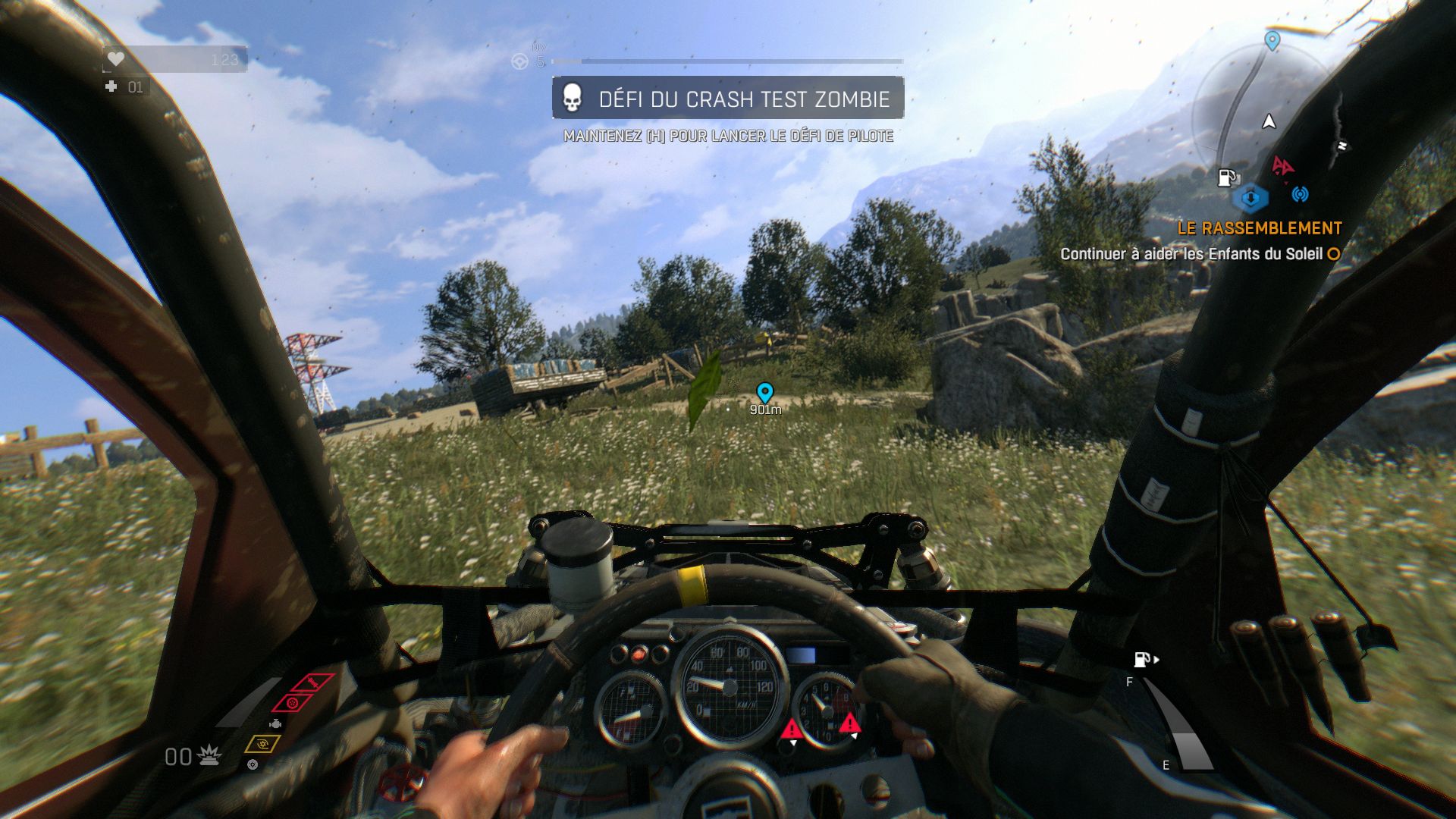Image resolution: width=1456 pixels, height=819 pixels.
Task: Click the land mine explosion icon
Action: click(209, 755)
